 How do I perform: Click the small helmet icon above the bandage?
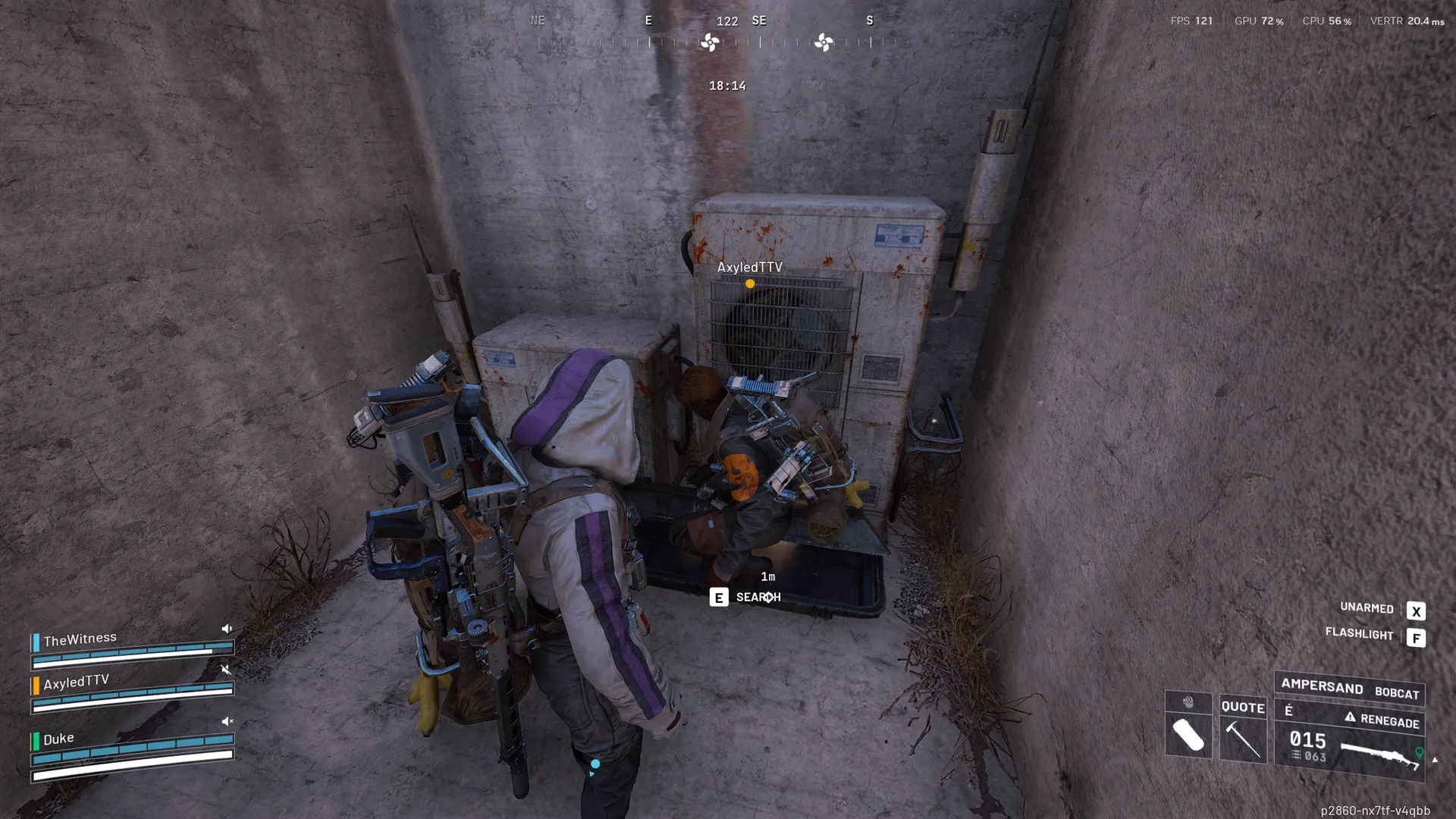point(1188,702)
